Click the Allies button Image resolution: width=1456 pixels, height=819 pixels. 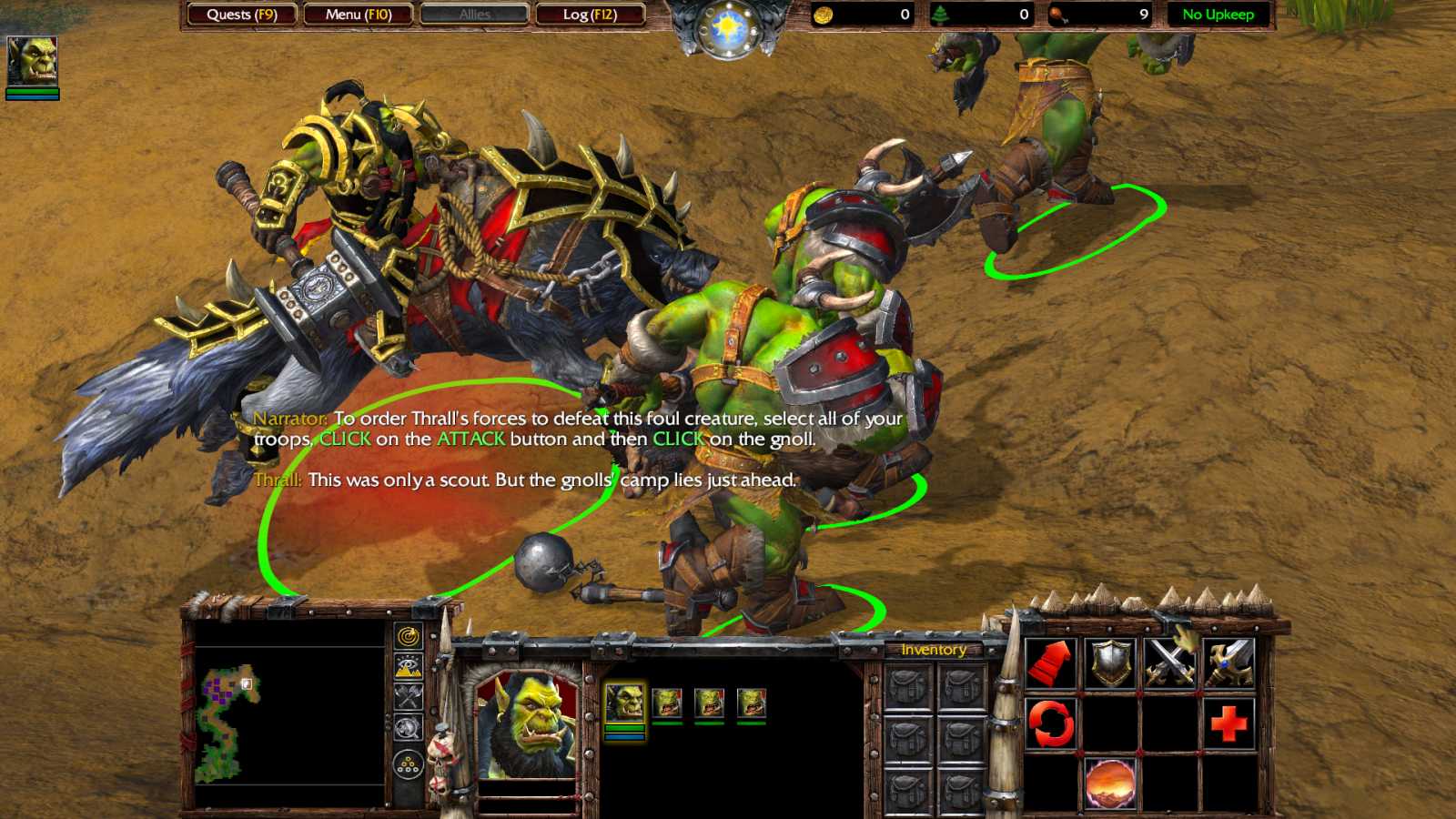pos(473,15)
